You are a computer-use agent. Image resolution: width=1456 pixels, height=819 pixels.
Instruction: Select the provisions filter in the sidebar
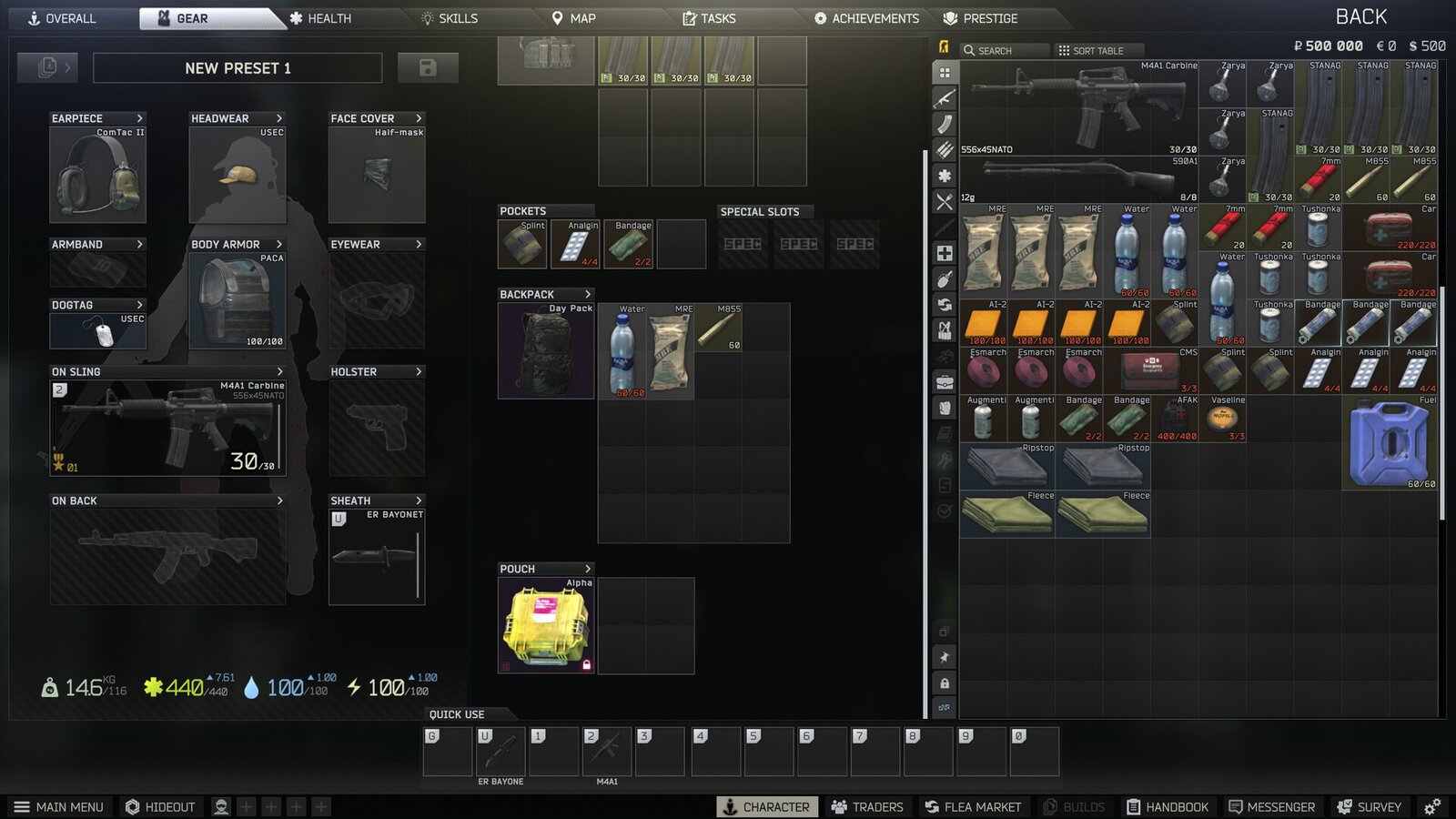pyautogui.click(x=945, y=200)
